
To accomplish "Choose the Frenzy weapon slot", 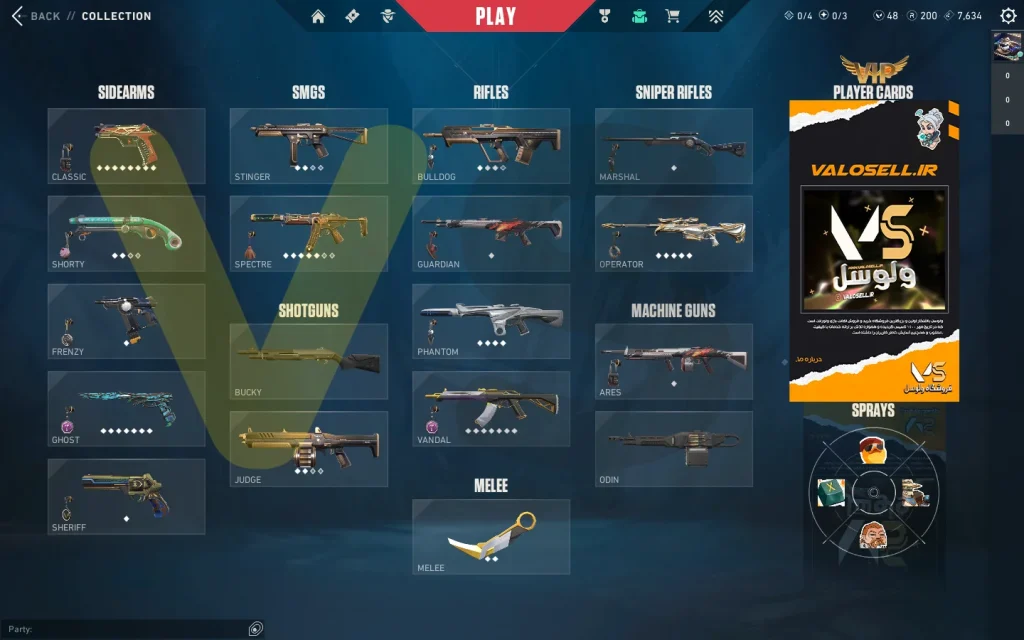I will 126,321.
